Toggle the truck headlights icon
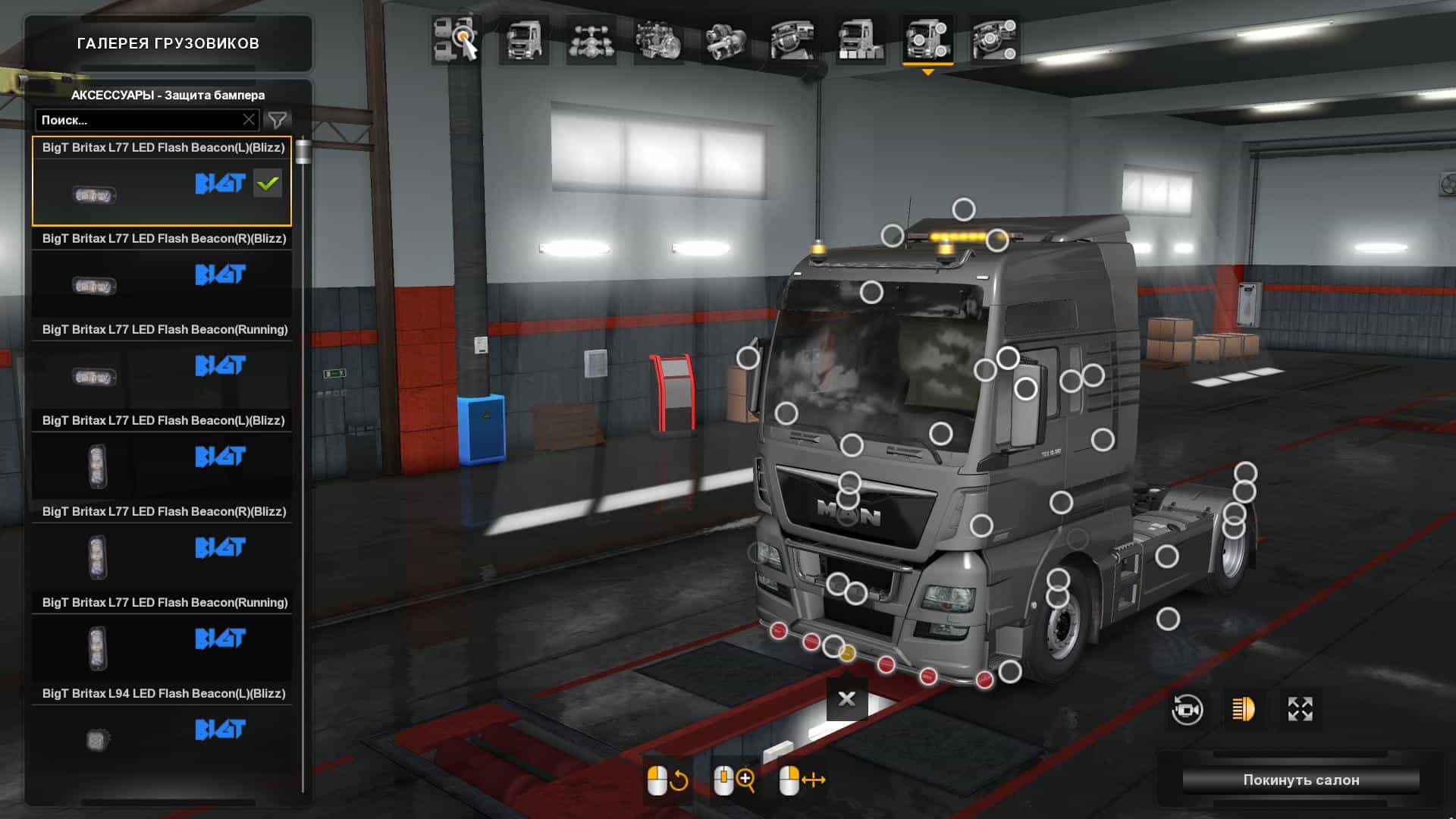The height and width of the screenshot is (819, 1456). 1244,710
